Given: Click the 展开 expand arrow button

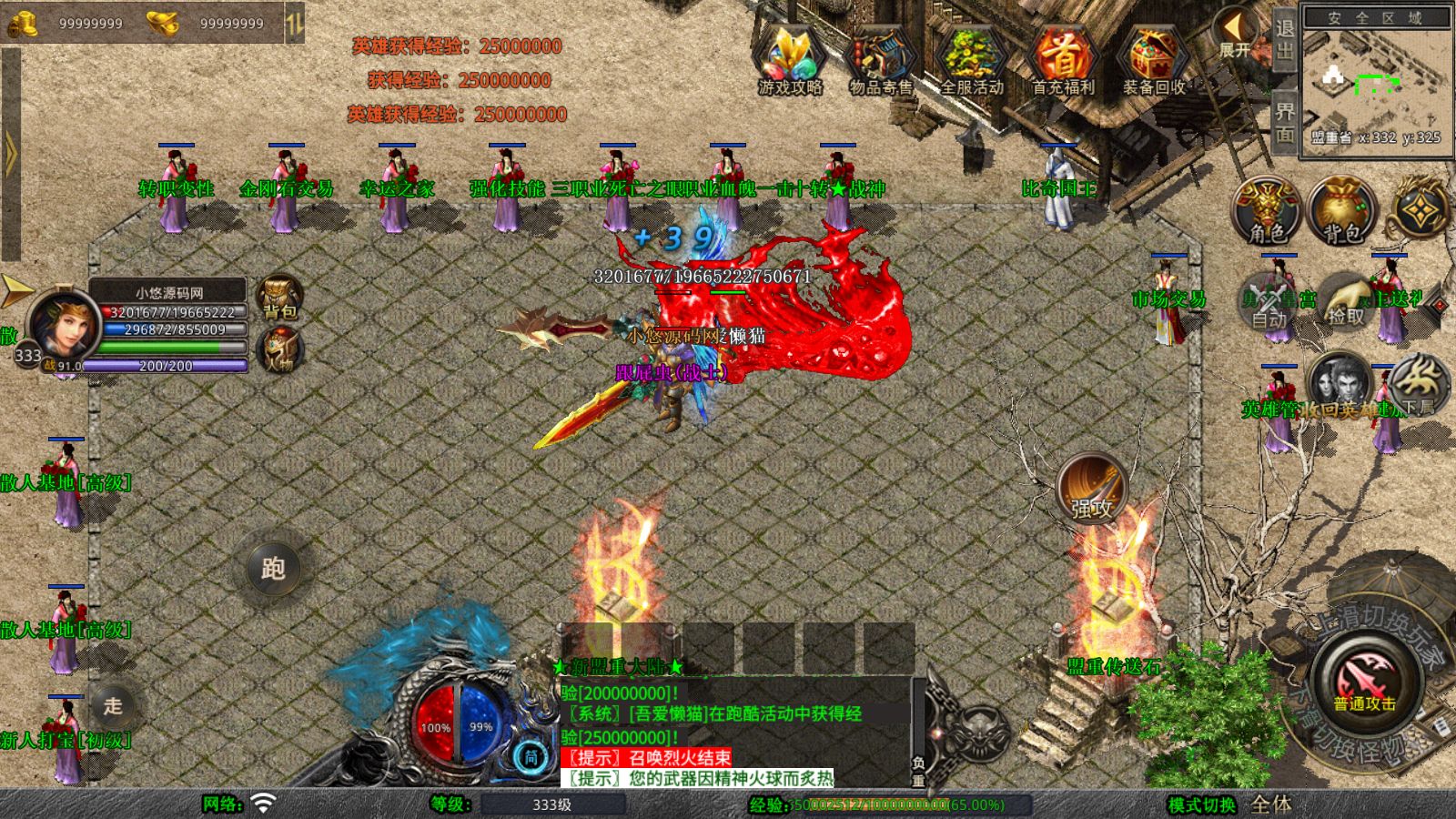Looking at the screenshot, I should tap(1235, 33).
